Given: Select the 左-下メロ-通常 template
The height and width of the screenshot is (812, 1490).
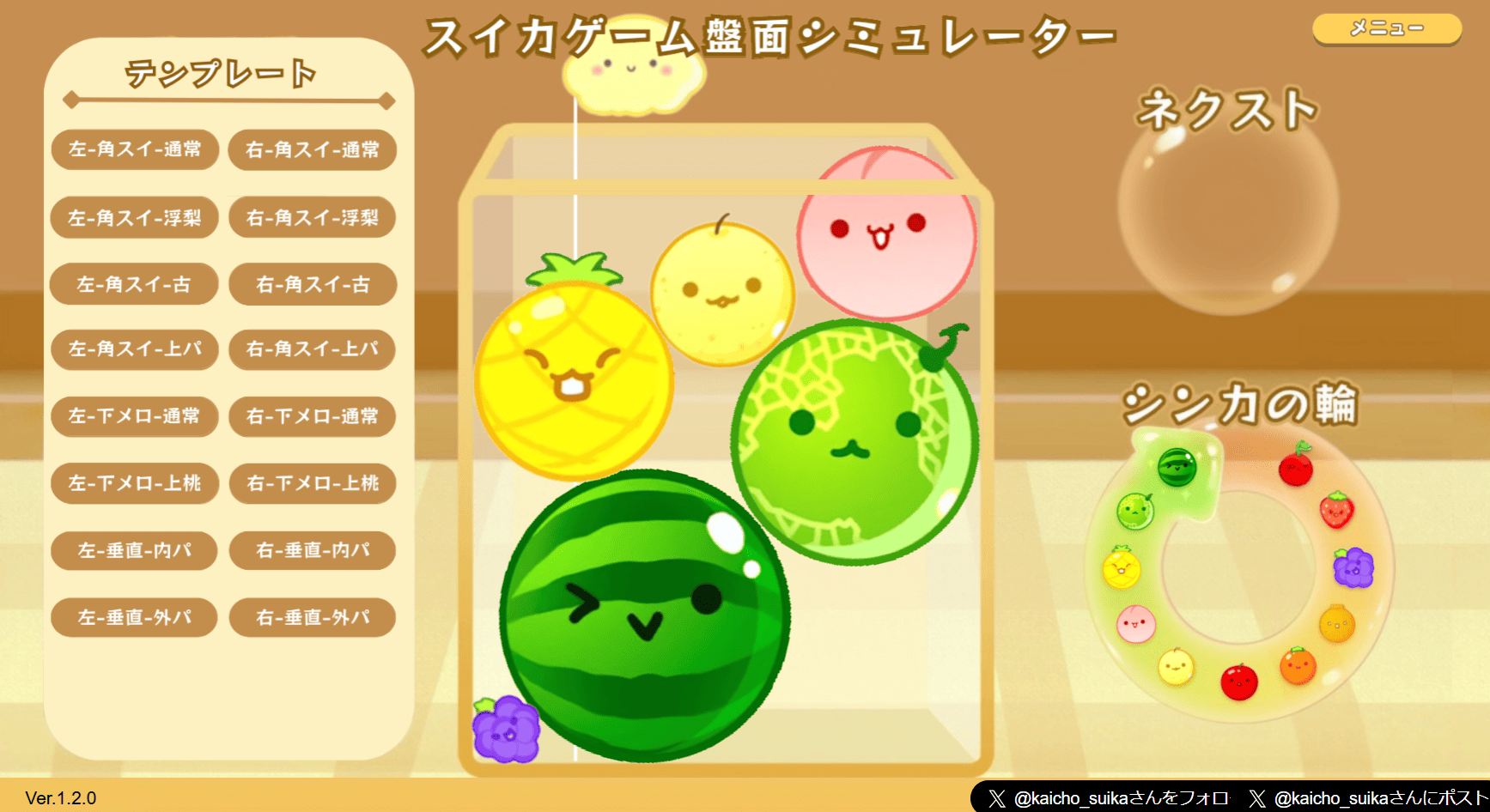Looking at the screenshot, I should [134, 417].
